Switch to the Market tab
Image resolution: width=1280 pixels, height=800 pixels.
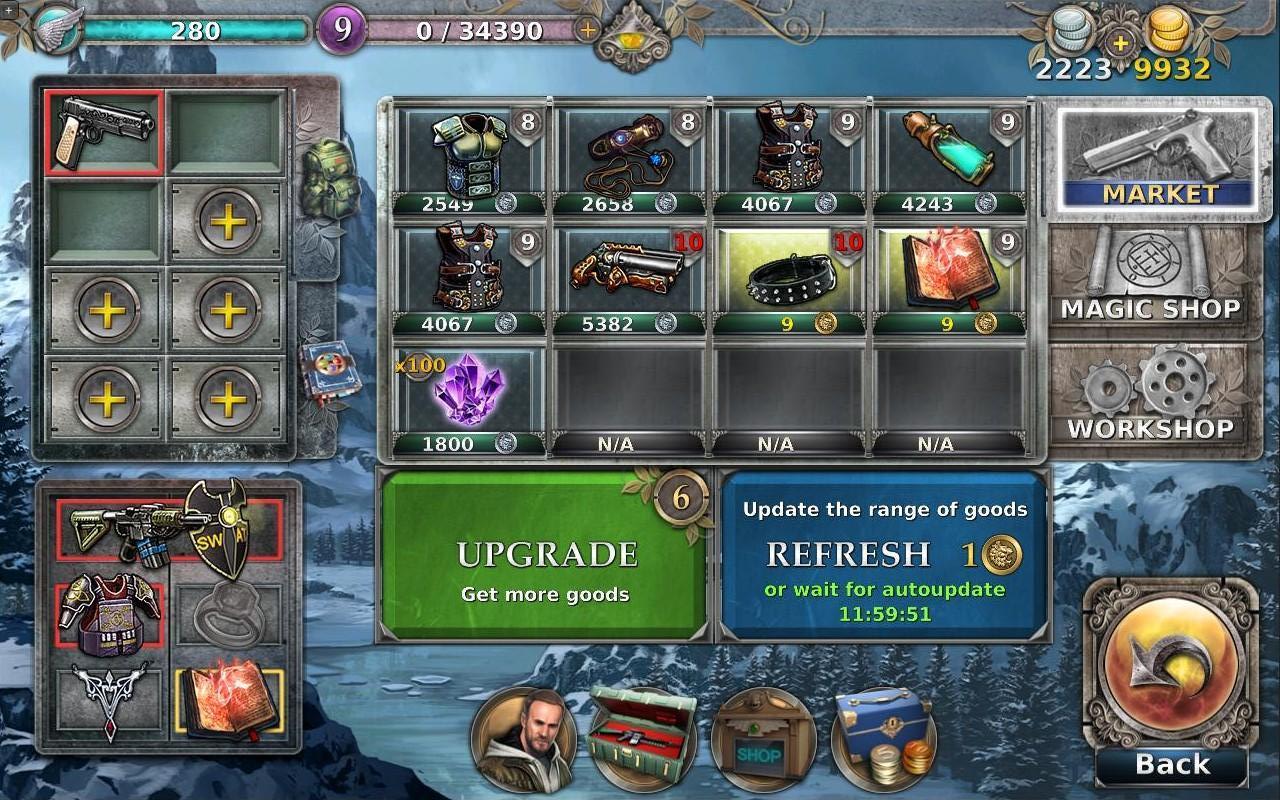pos(1157,160)
